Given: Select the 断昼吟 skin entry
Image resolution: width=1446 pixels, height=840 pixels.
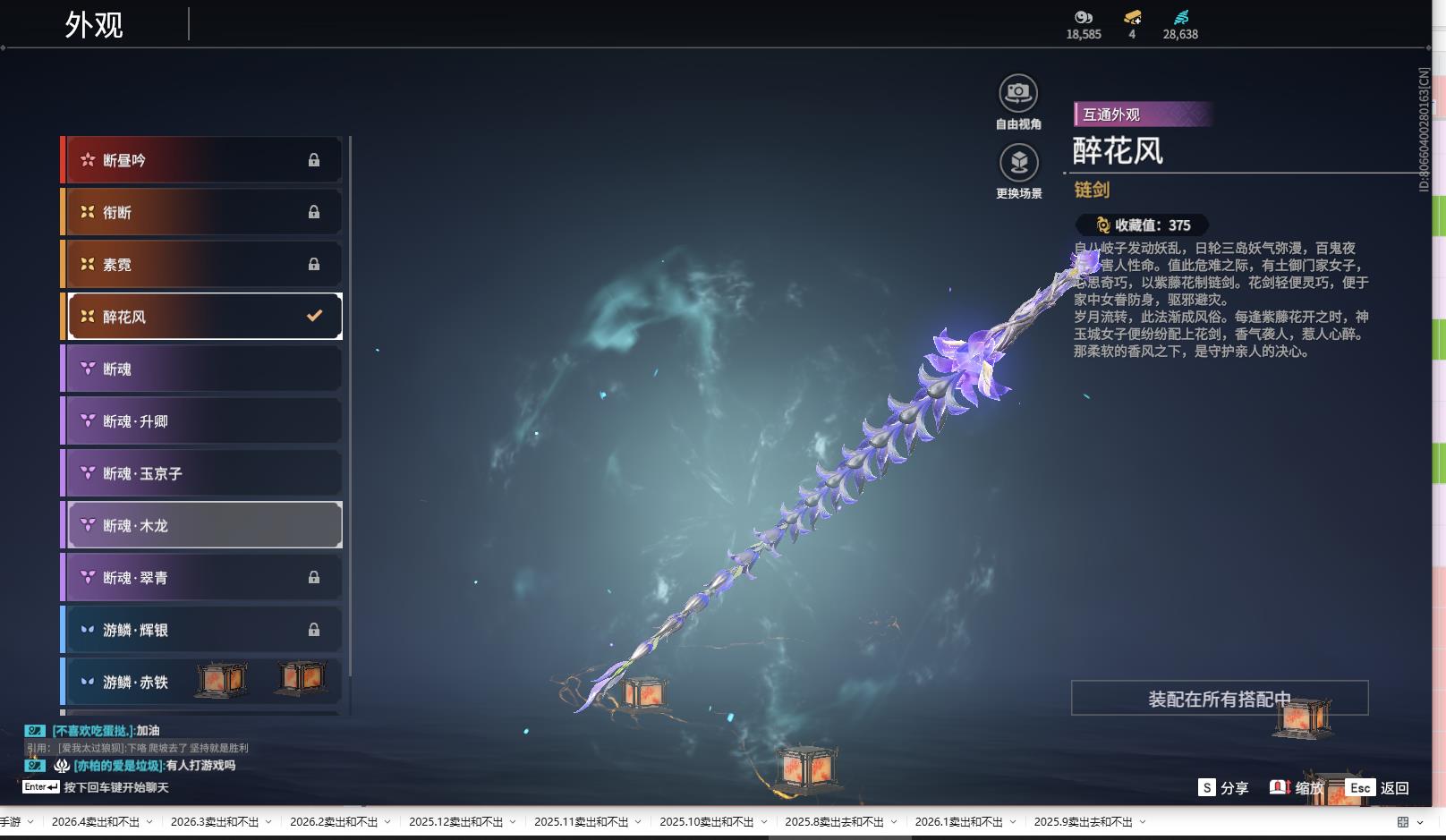Looking at the screenshot, I should coord(204,160).
